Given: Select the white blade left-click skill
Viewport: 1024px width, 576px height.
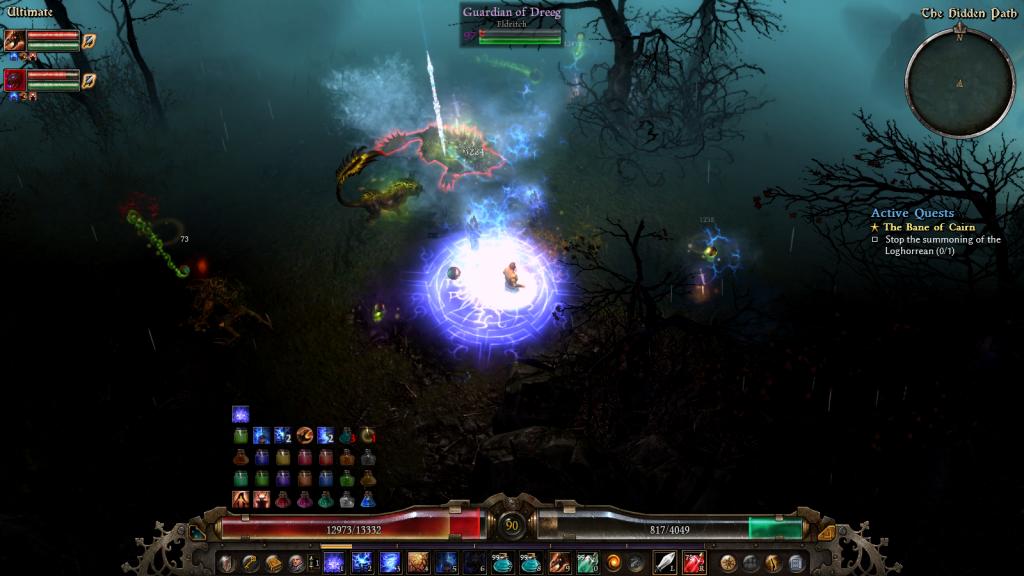Looking at the screenshot, I should [x=665, y=562].
